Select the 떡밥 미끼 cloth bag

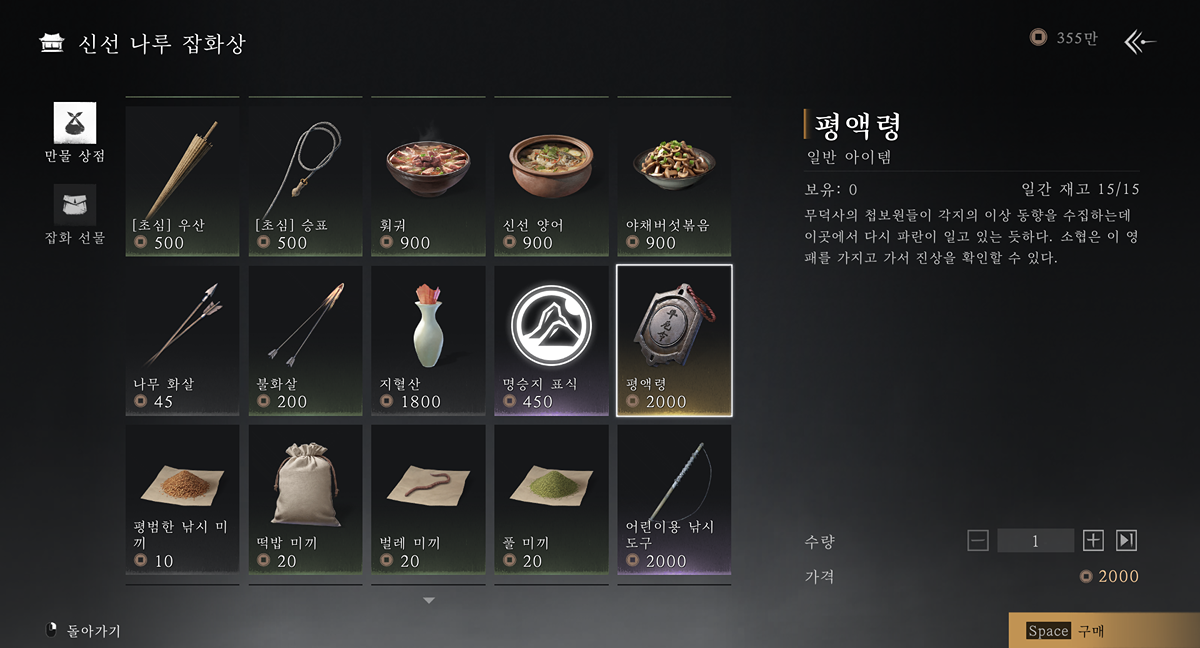pos(305,499)
